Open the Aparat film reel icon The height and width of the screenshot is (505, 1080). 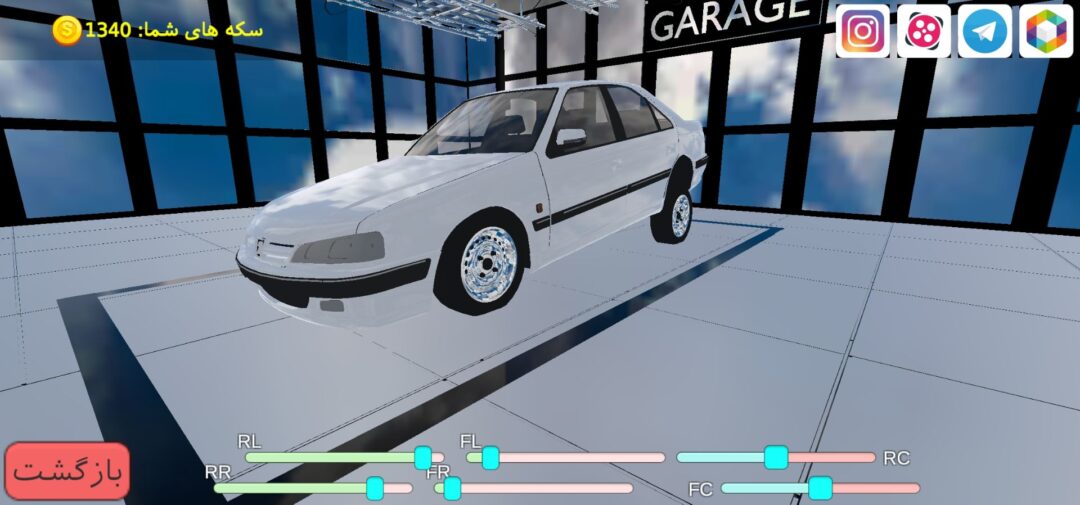tap(923, 31)
